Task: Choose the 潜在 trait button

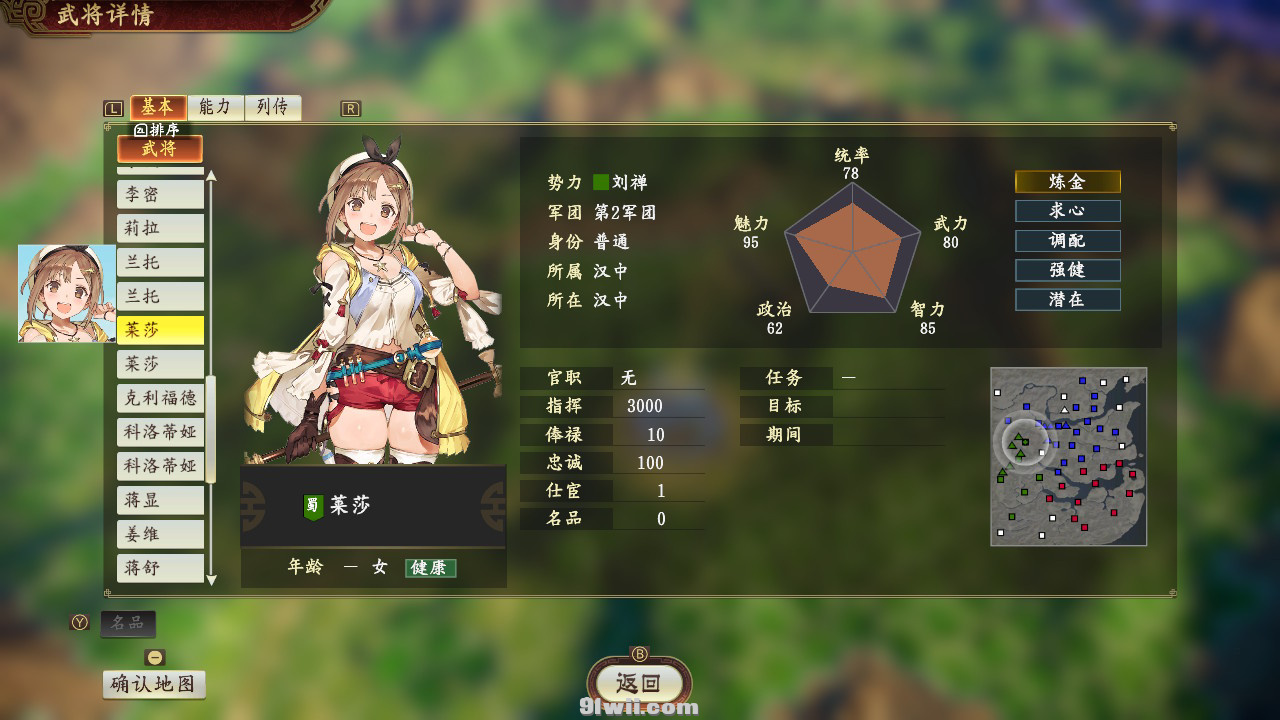Action: pyautogui.click(x=1067, y=299)
